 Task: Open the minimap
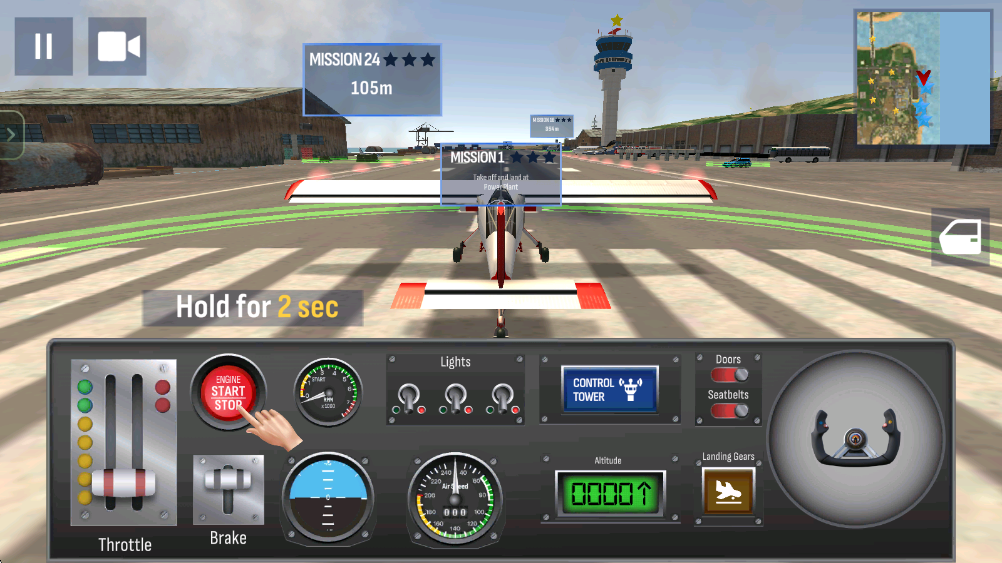(921, 77)
